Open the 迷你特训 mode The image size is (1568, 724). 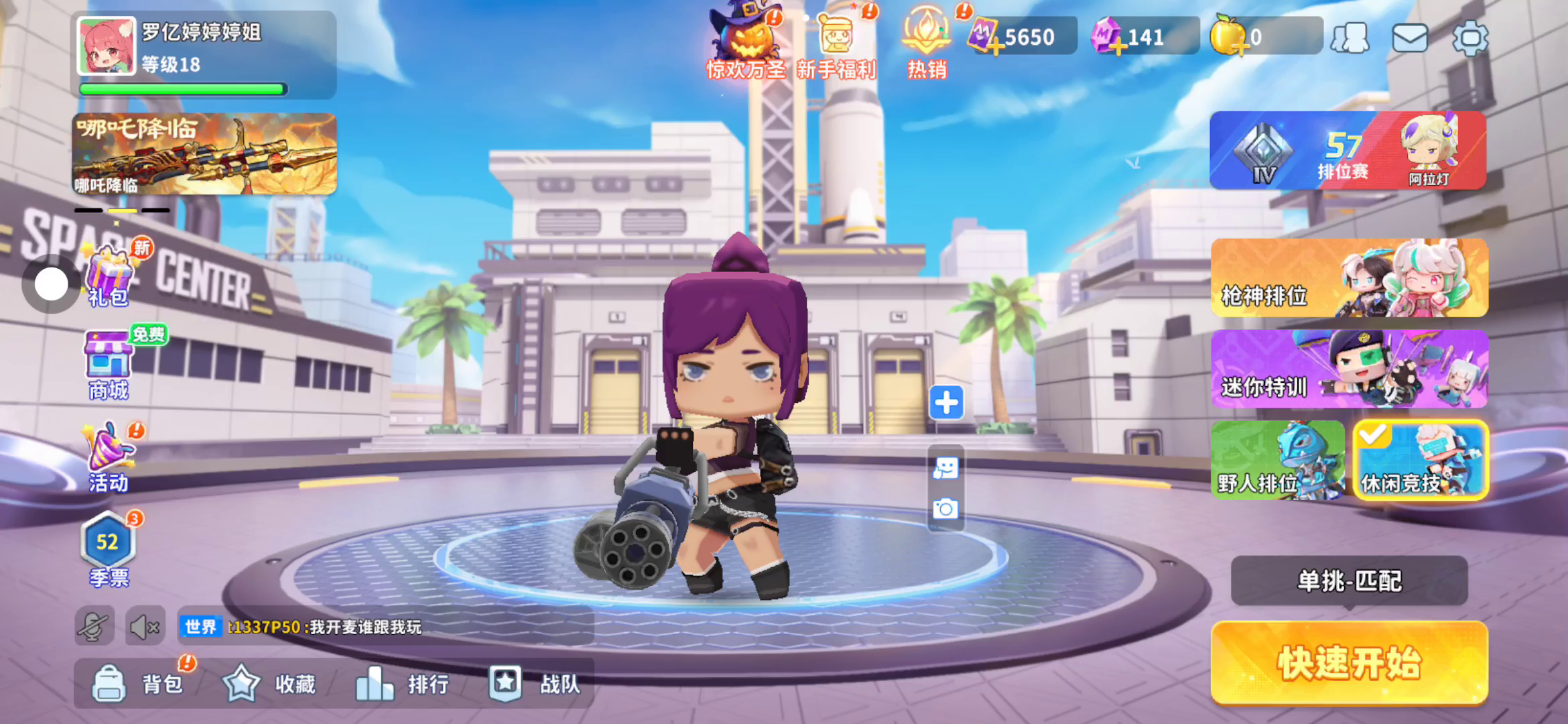(x=1349, y=369)
